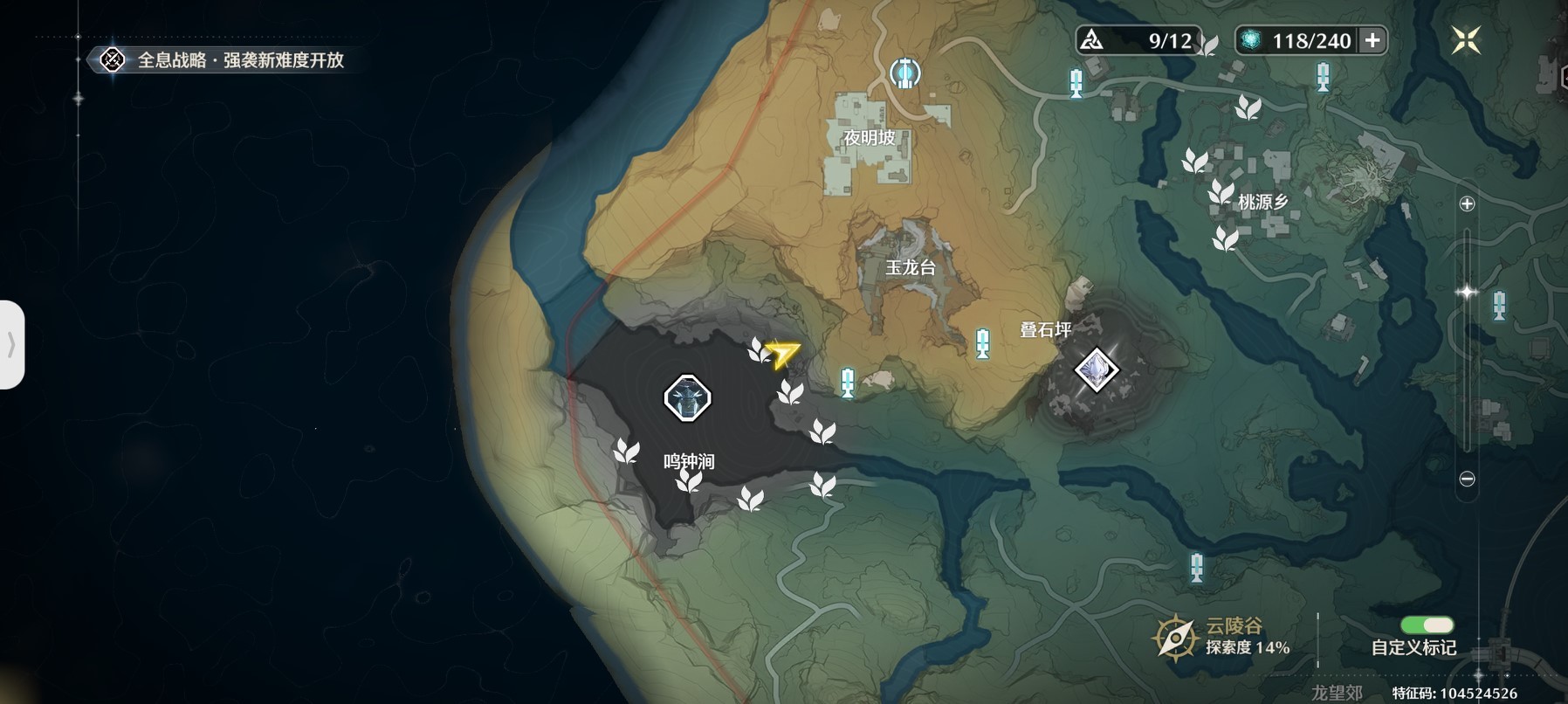Open the 云陵谷 exploration progress compass

coord(1175,637)
